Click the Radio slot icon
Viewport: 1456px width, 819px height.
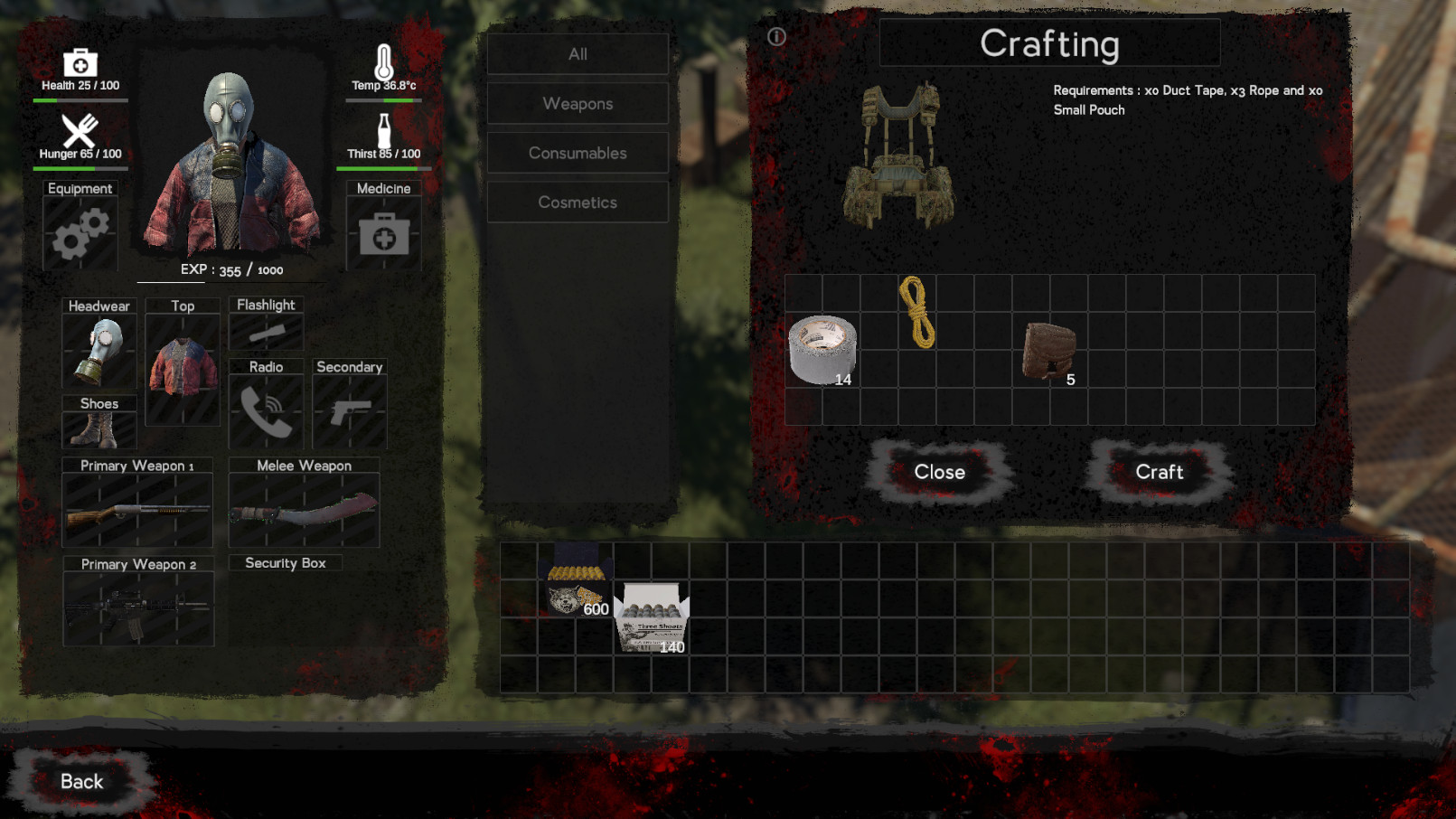pos(266,412)
